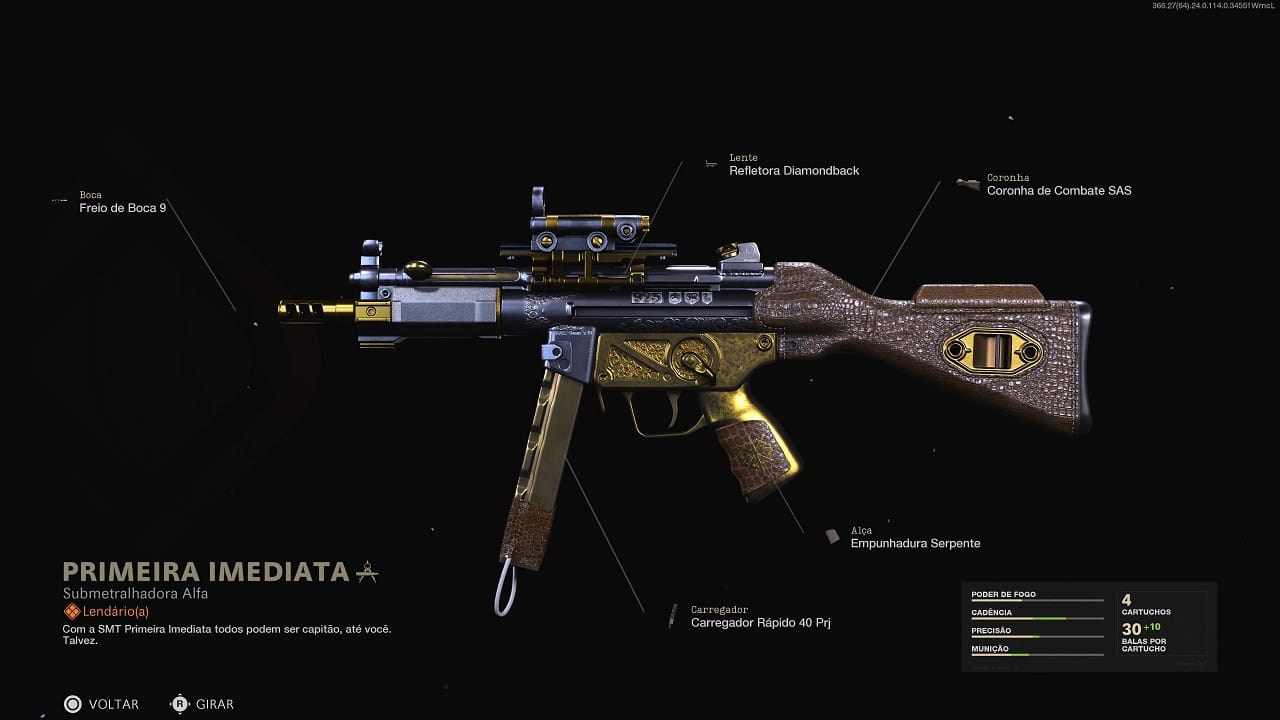Select the Carregador attachment label

click(x=719, y=608)
